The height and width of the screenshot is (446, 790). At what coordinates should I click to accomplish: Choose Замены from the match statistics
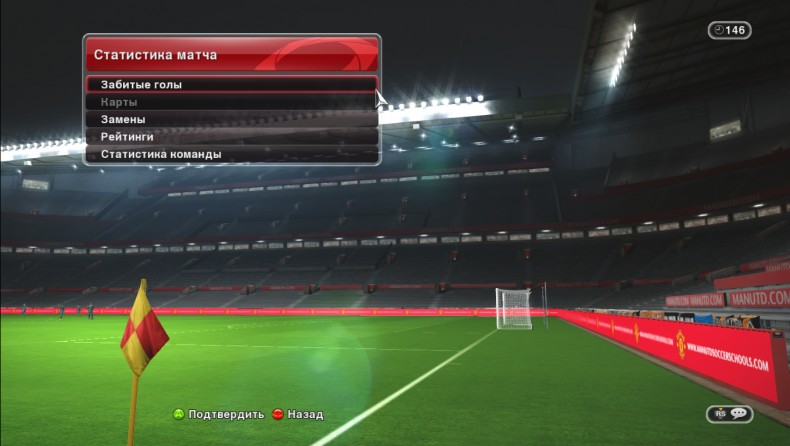[x=231, y=119]
